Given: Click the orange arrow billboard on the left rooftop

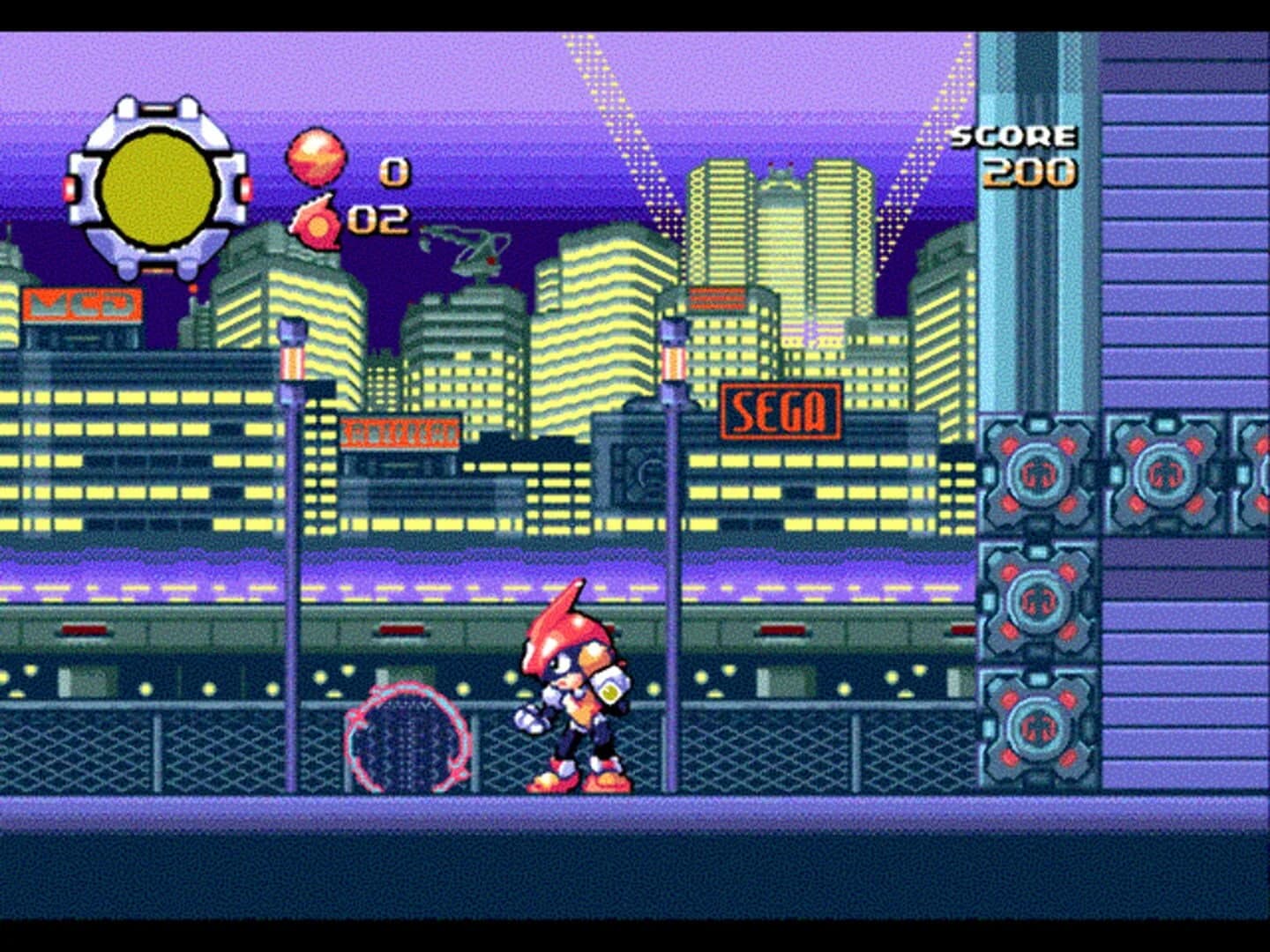Looking at the screenshot, I should 84,304.
